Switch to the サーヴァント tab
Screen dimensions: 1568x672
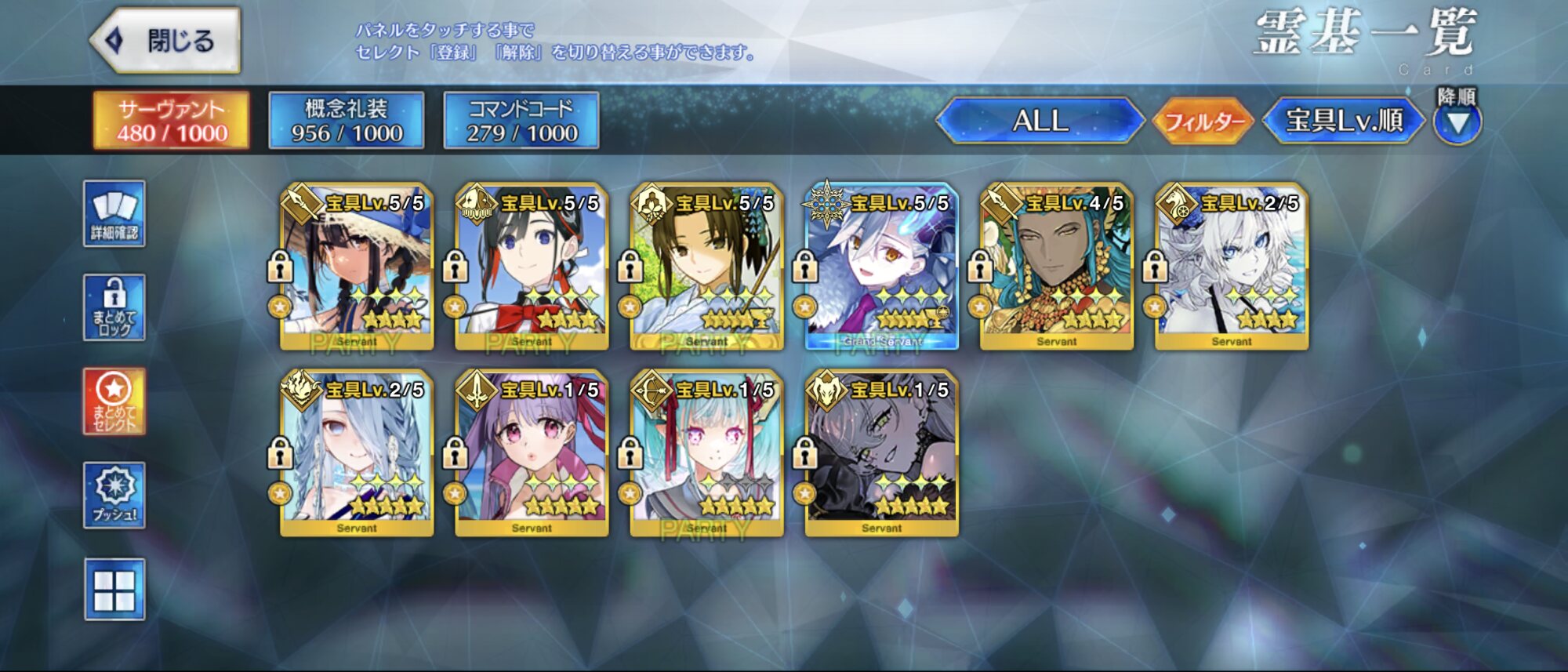pos(172,121)
